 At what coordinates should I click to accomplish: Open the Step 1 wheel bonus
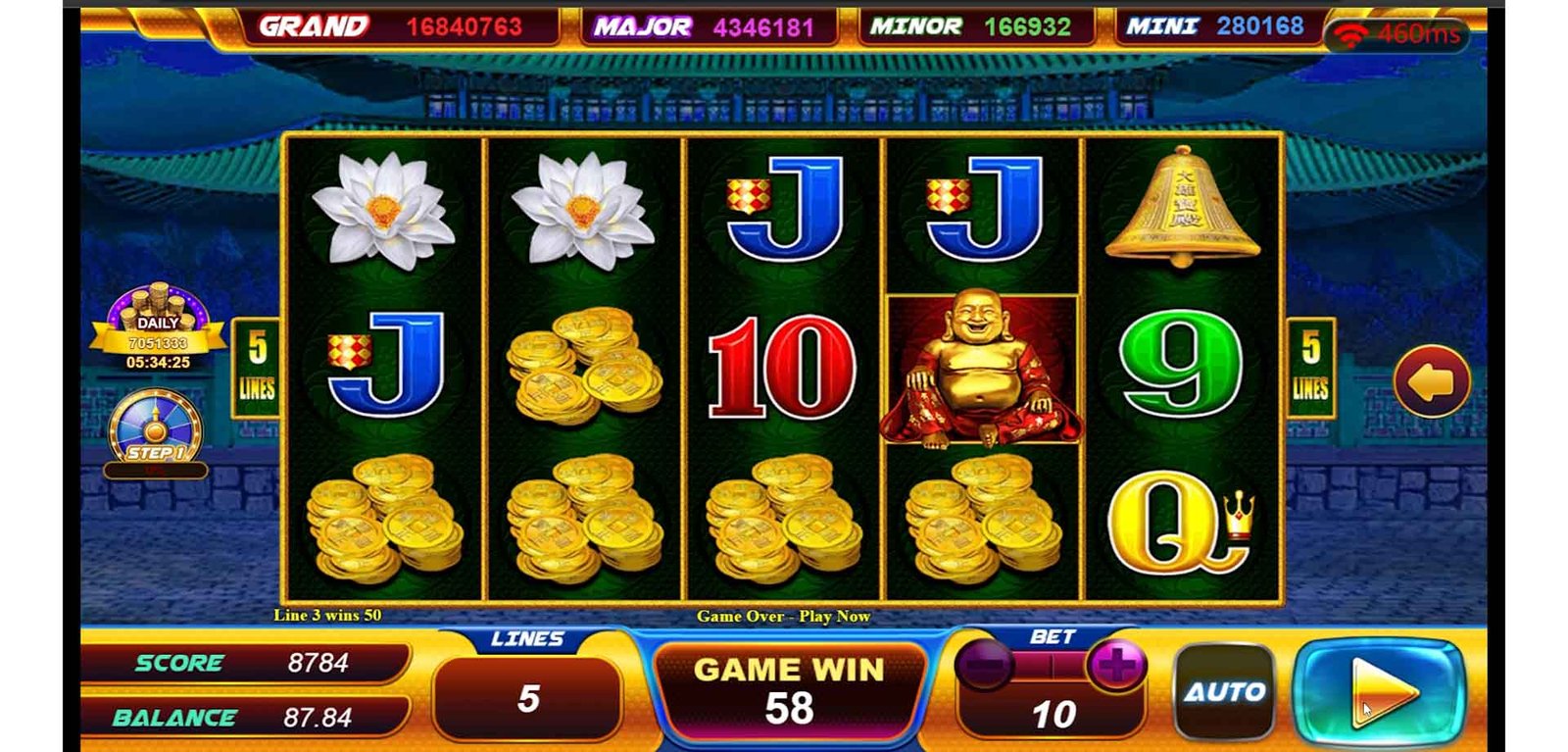(x=155, y=430)
